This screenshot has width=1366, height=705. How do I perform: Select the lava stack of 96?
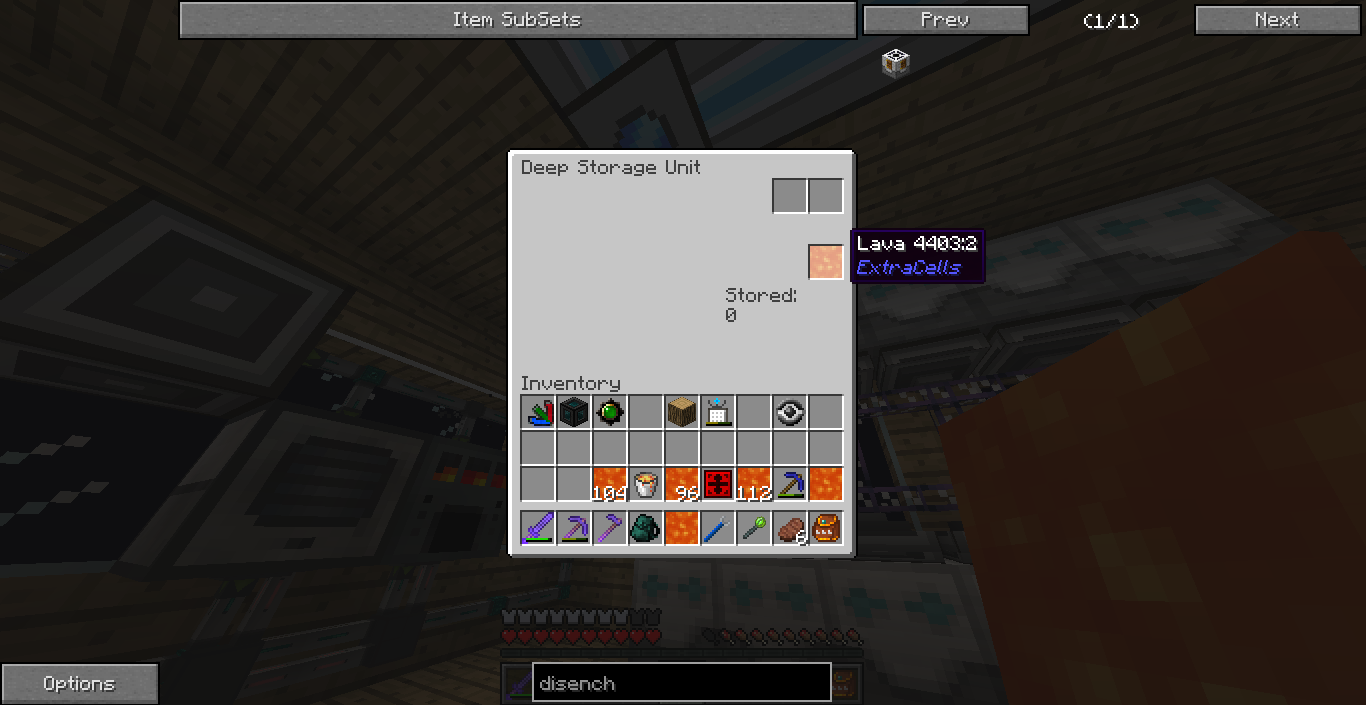681,484
